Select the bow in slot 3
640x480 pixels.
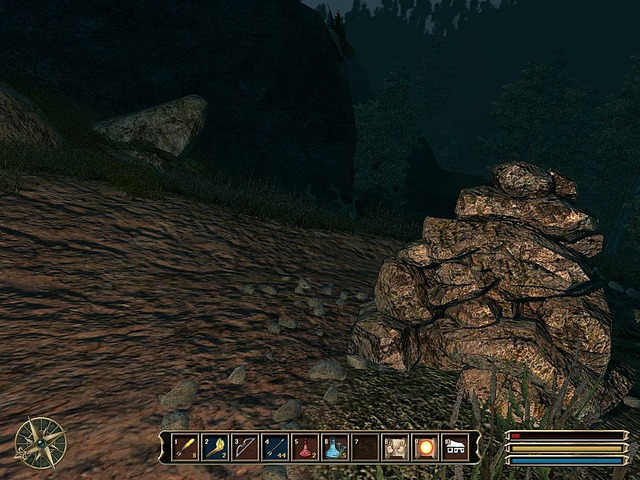pos(245,447)
